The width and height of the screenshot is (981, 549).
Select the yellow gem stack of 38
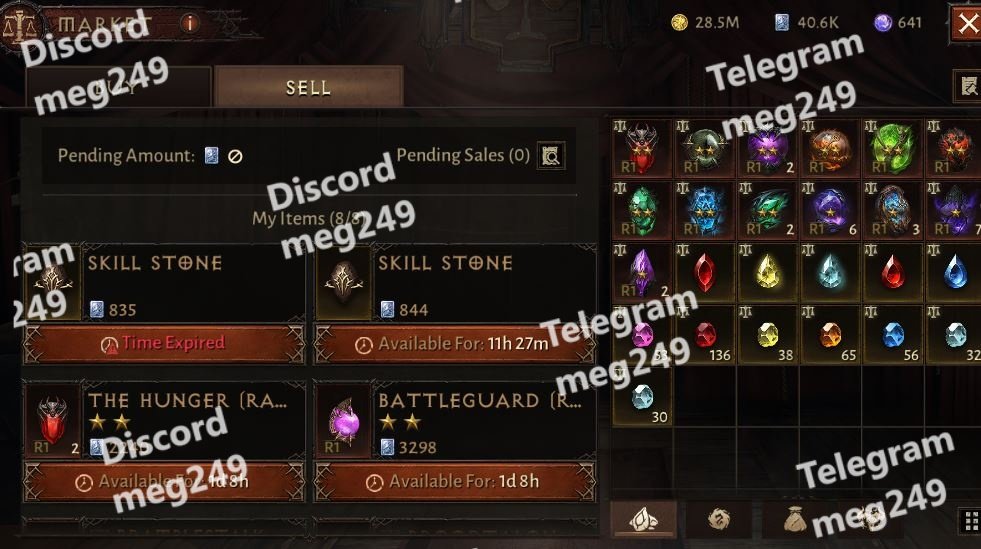coord(767,335)
